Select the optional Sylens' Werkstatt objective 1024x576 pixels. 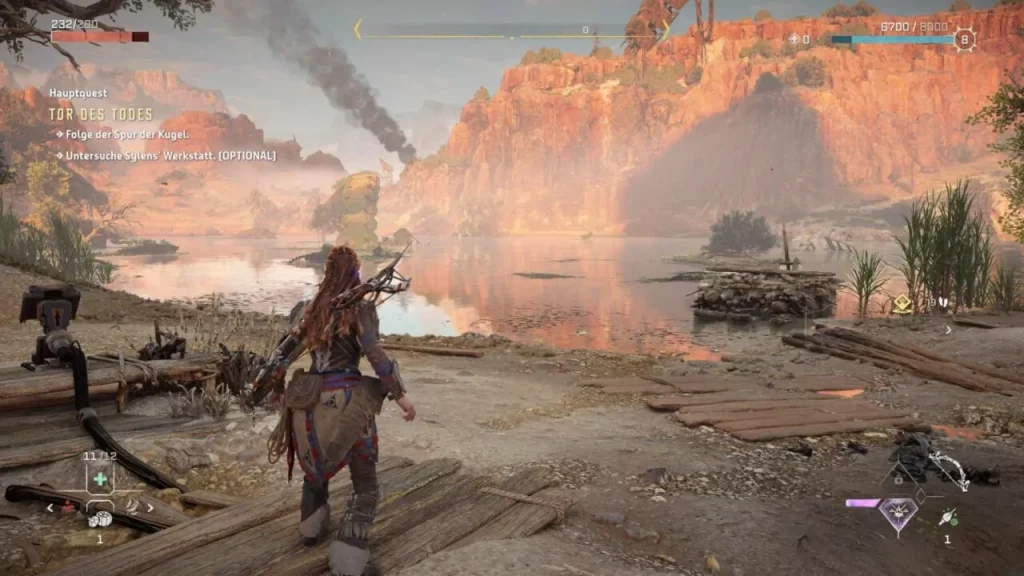click(170, 155)
